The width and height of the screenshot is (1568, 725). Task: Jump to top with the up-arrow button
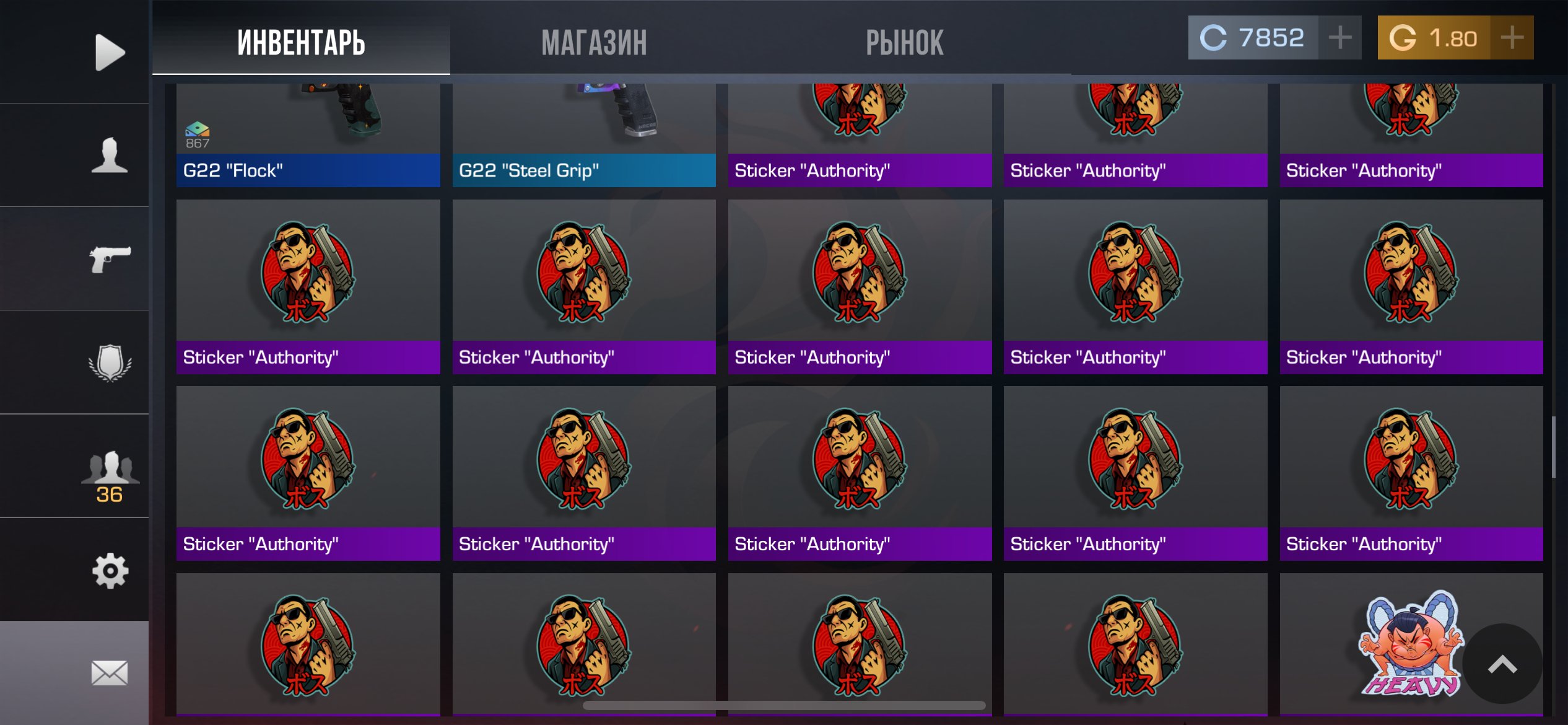(x=1502, y=664)
